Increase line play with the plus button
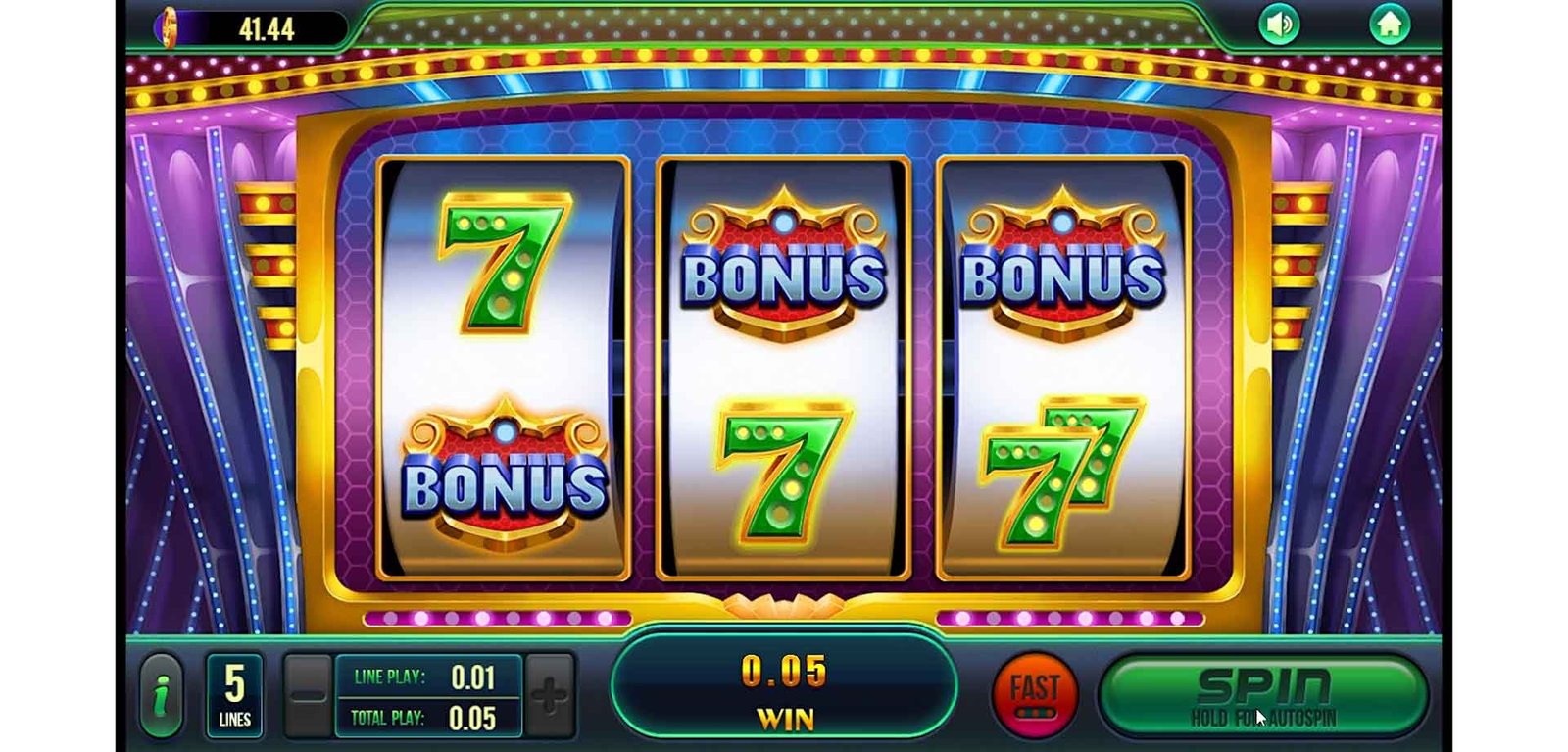This screenshot has width=1568, height=752. [x=549, y=695]
